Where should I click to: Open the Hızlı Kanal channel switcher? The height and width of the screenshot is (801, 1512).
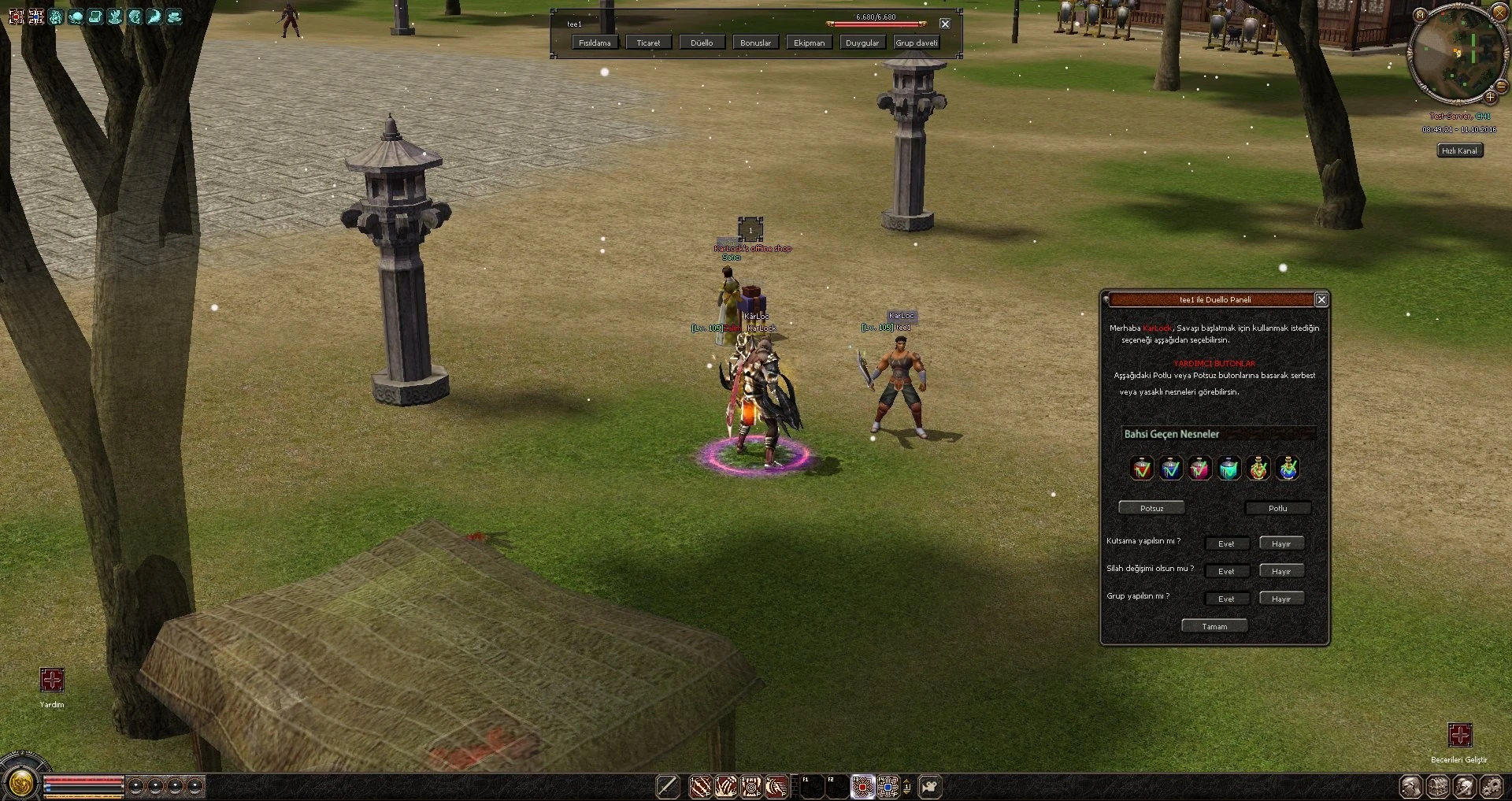click(x=1459, y=150)
